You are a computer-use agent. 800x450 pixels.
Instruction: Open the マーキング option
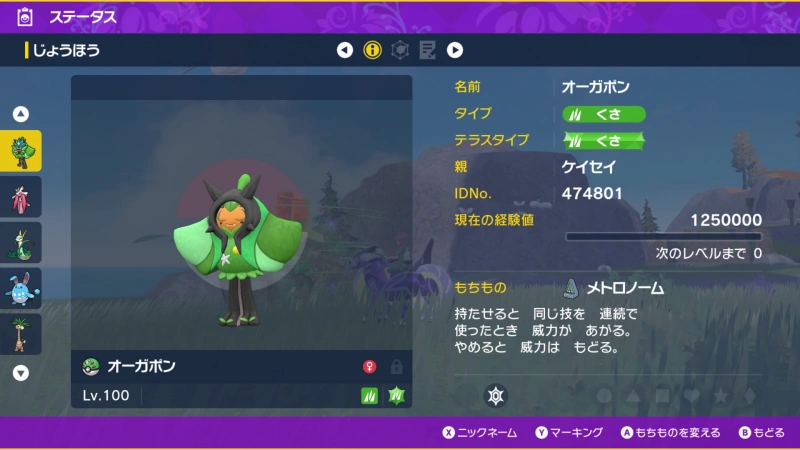pos(570,433)
